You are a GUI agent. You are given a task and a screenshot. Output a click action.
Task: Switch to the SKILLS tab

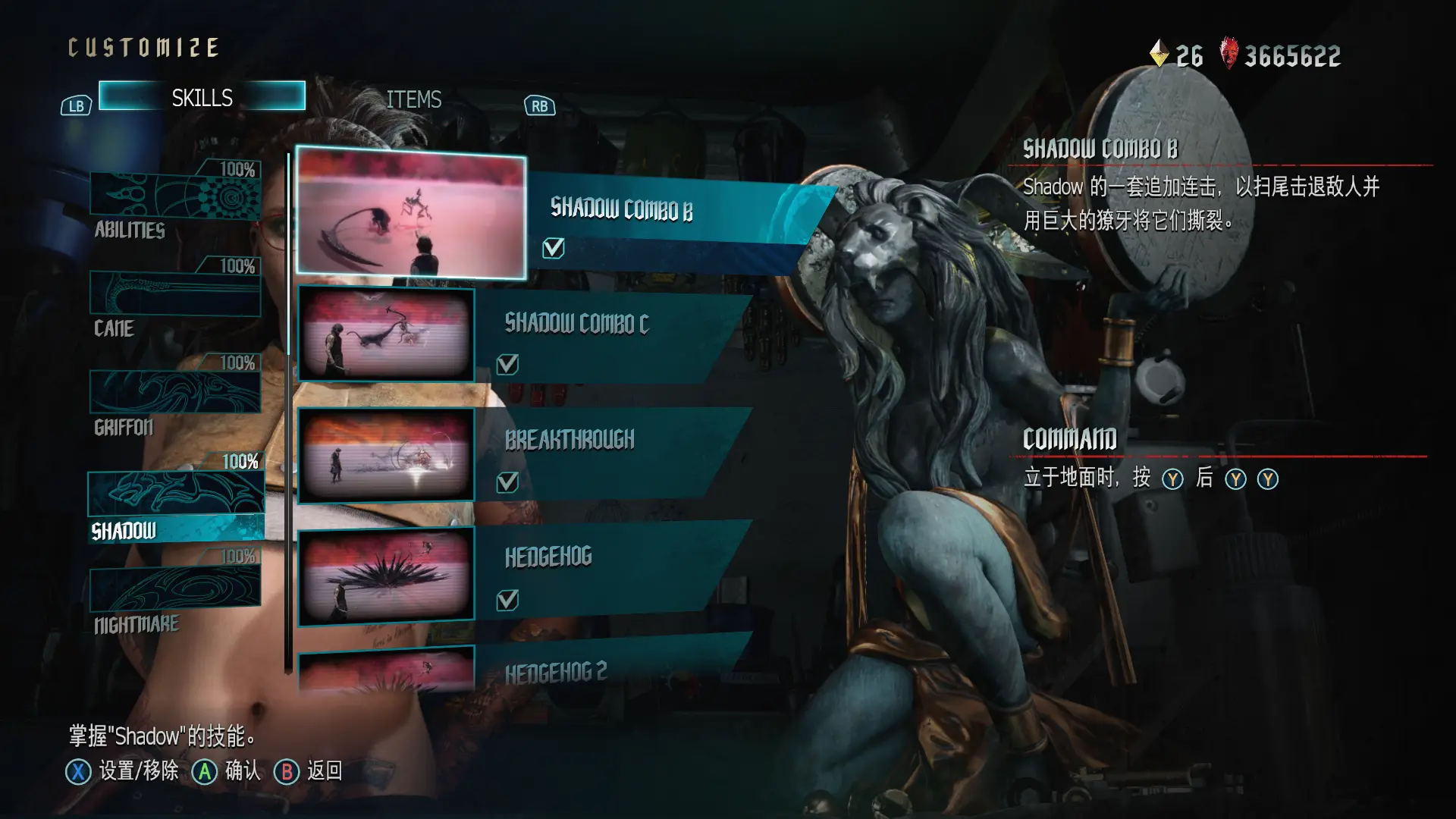202,97
